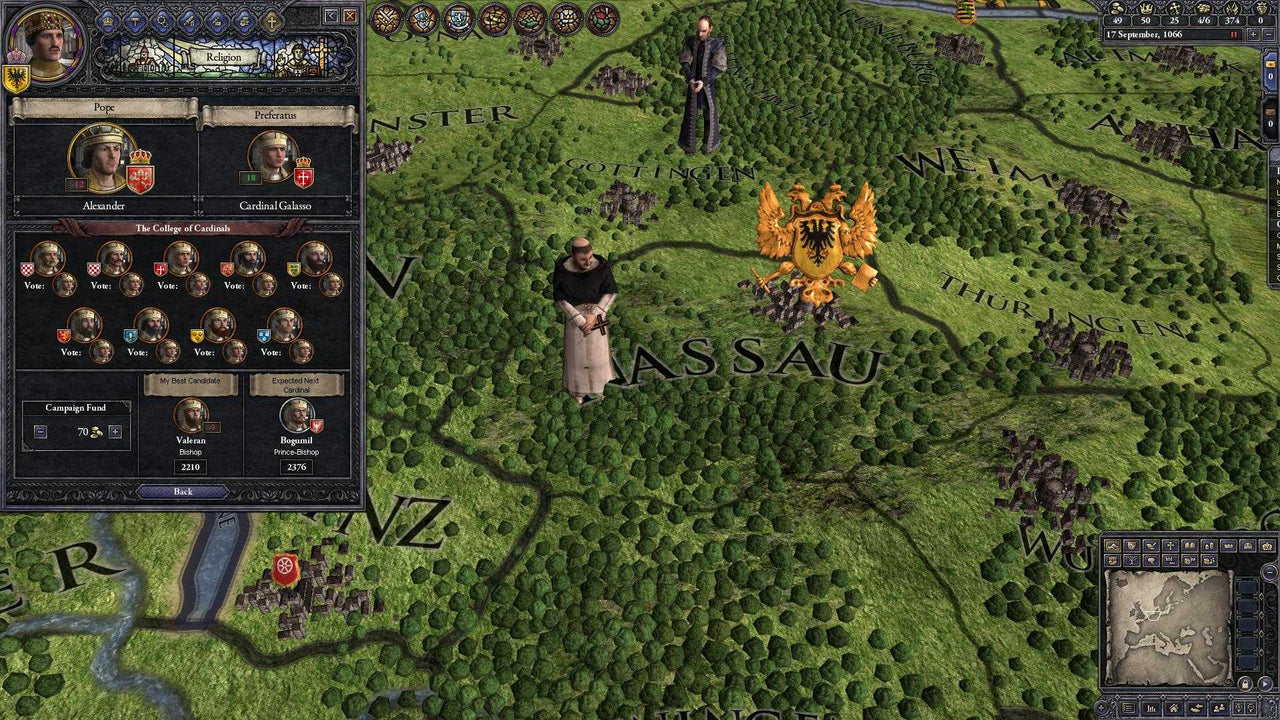Screen dimensions: 1280x720
Task: Open the find-character icon in bottom-right bar
Action: pos(1219,708)
